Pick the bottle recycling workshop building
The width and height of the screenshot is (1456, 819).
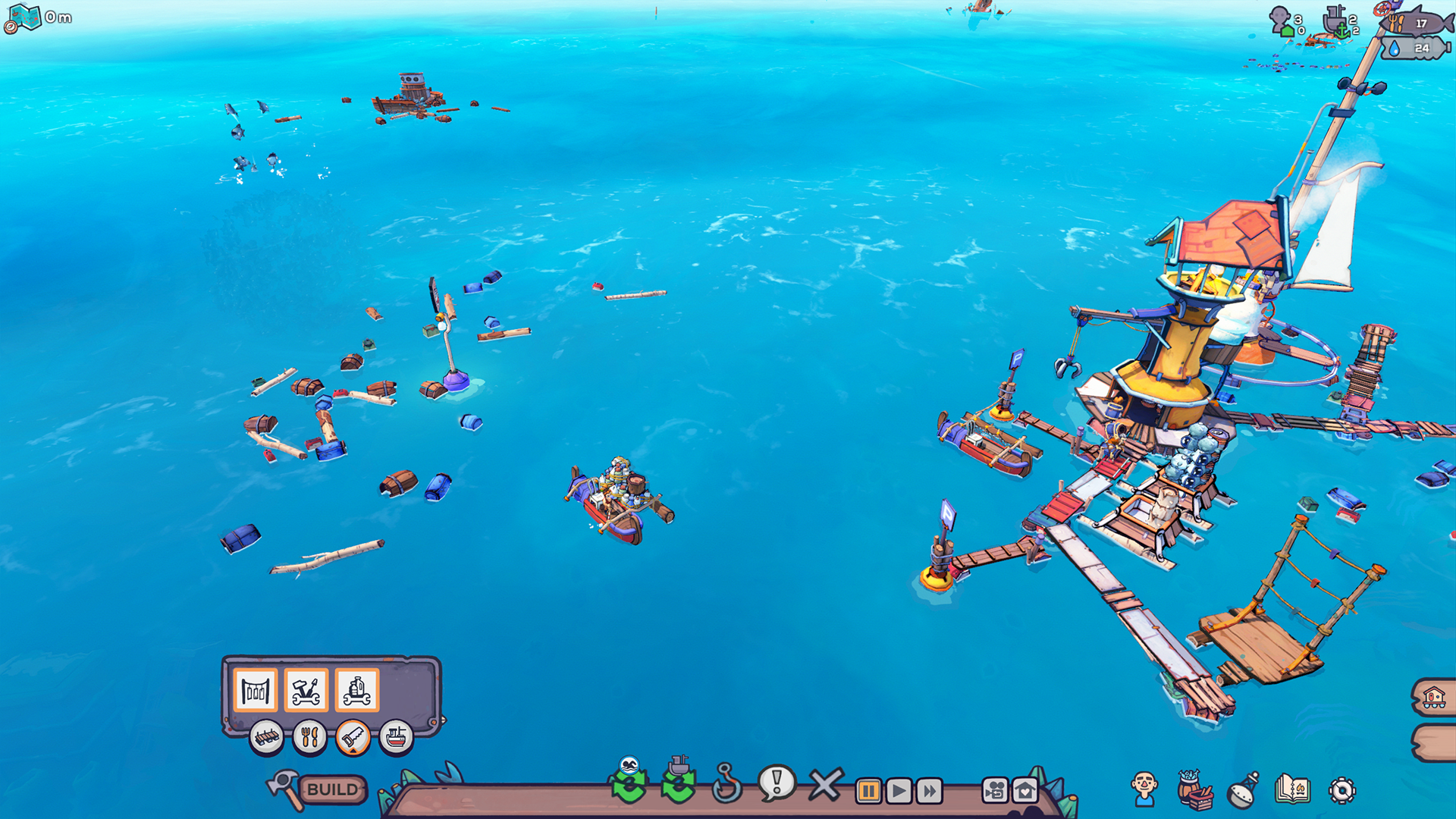coord(357,690)
